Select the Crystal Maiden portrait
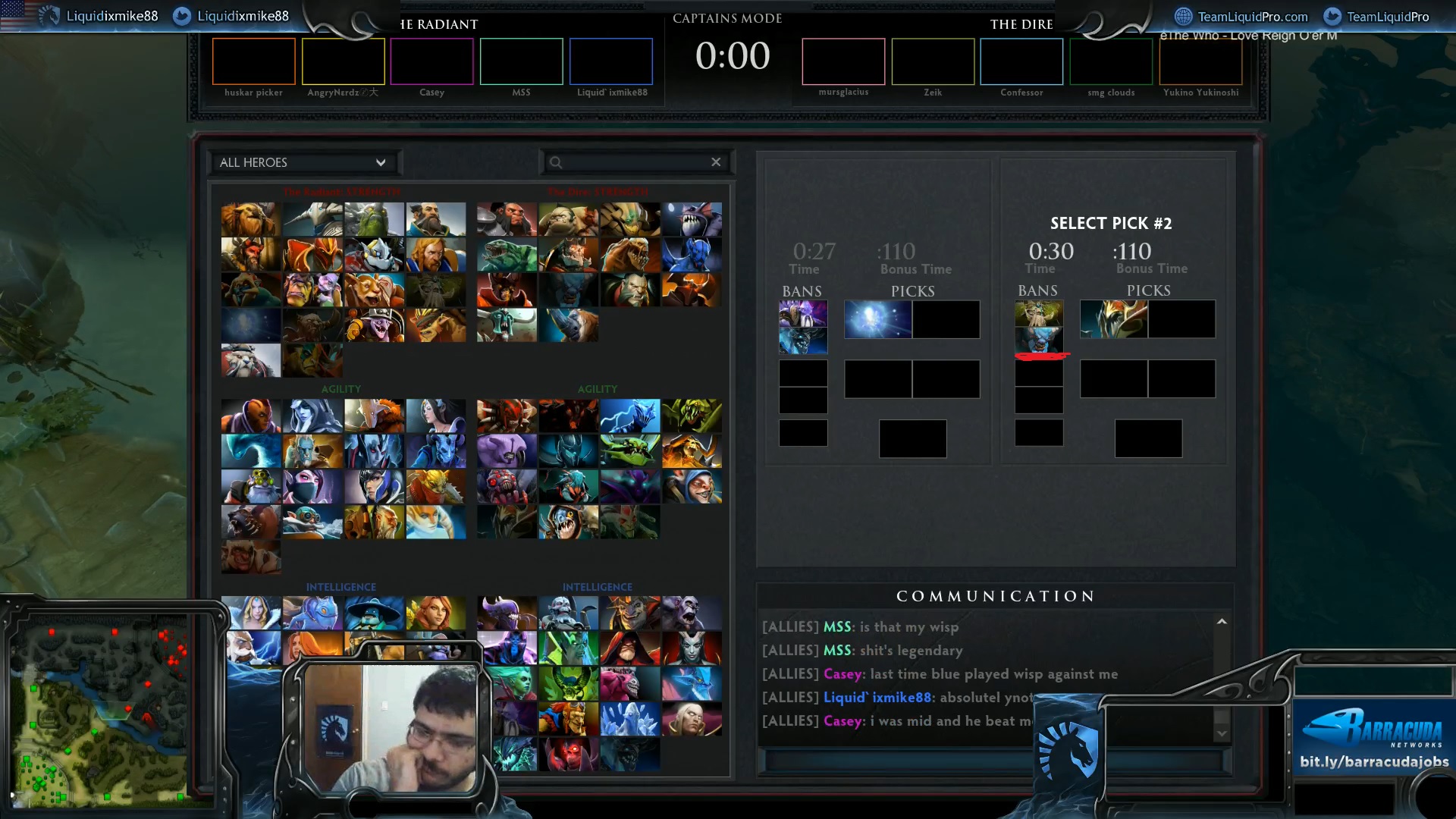Image resolution: width=1456 pixels, height=819 pixels. pyautogui.click(x=251, y=613)
